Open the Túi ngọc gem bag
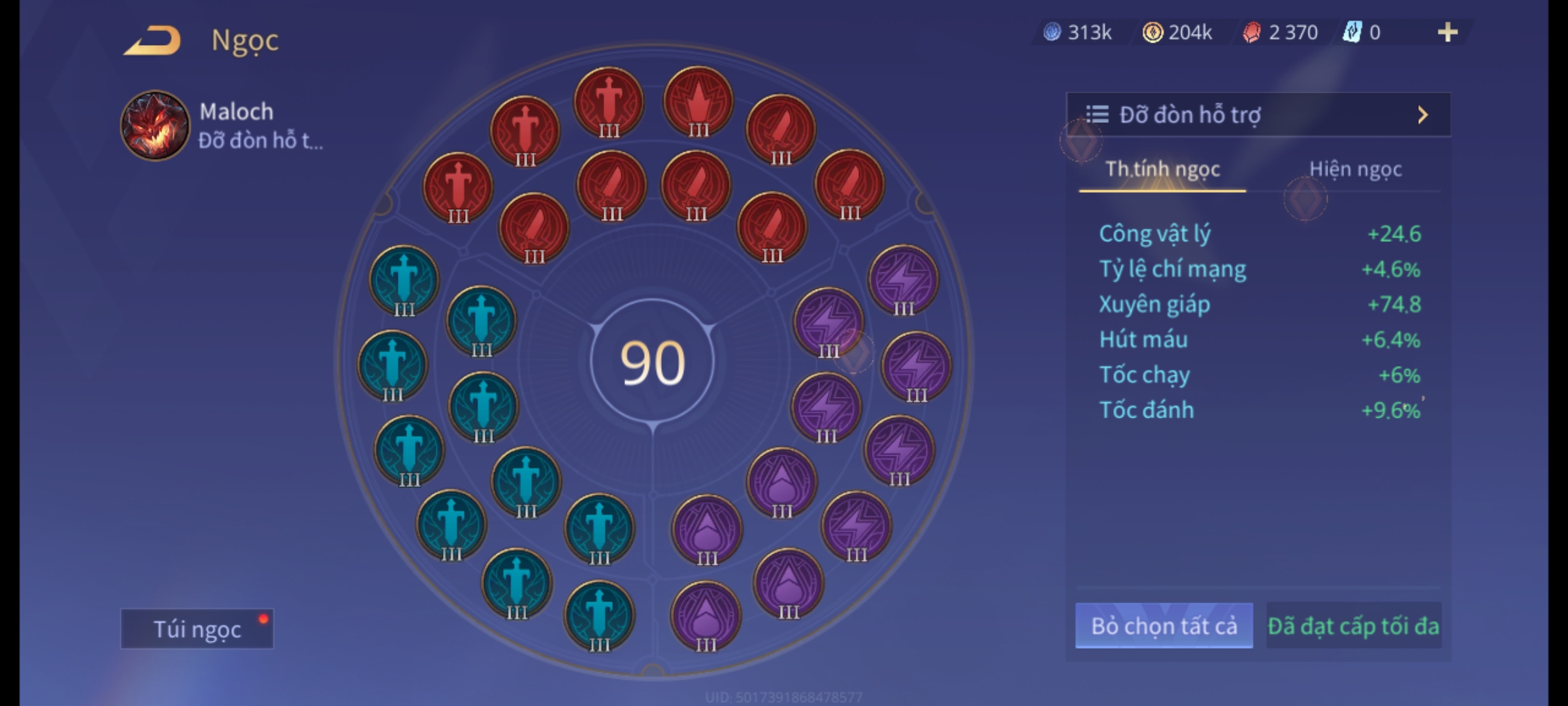The width and height of the screenshot is (1568, 706). pos(197,629)
